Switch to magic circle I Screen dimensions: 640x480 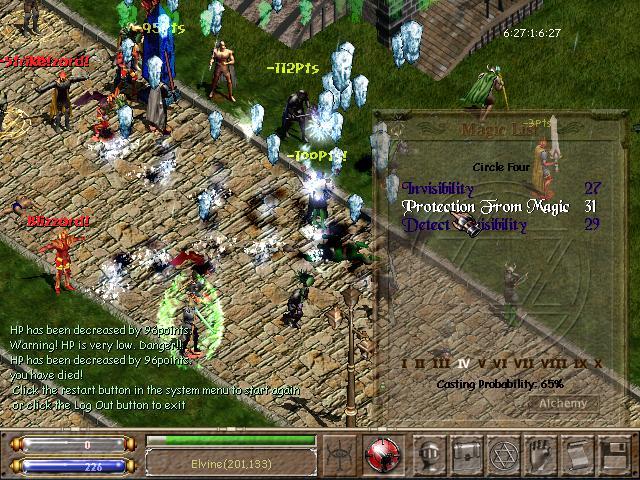[x=404, y=364]
